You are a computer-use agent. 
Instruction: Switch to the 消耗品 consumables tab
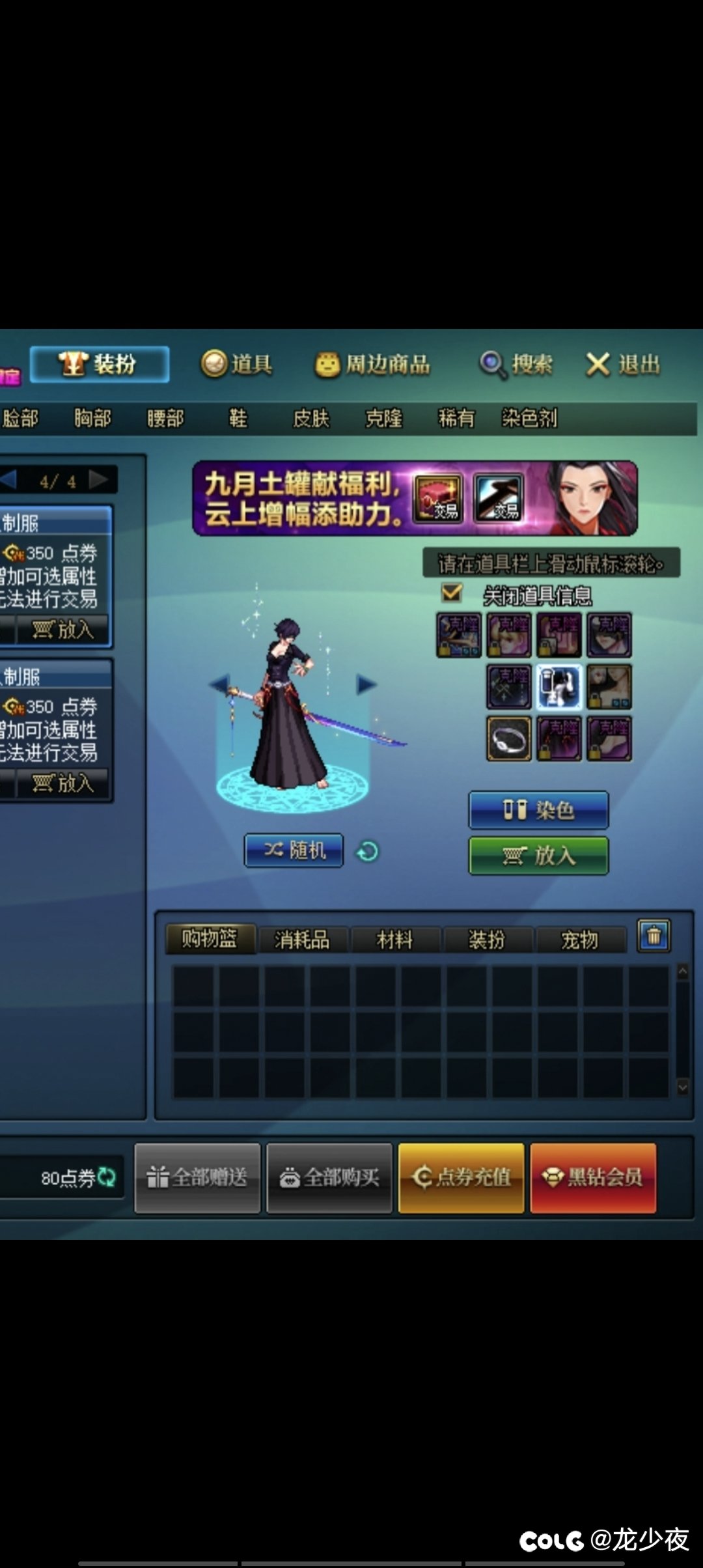(x=302, y=940)
